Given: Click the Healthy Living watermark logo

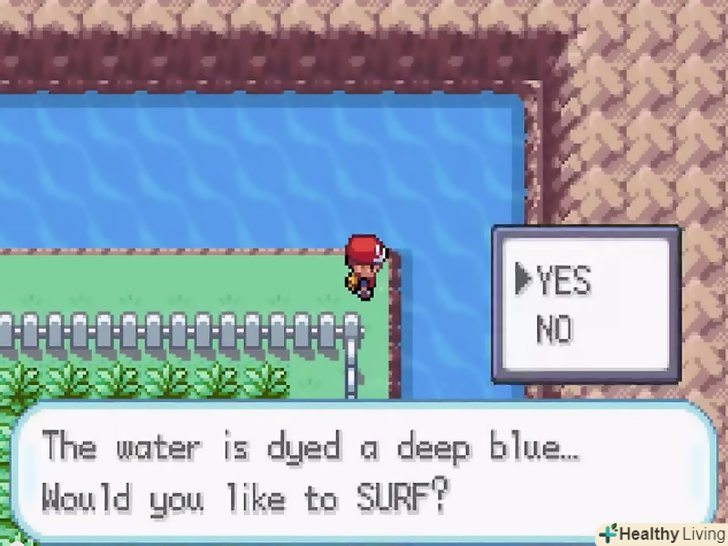Looking at the screenshot, I should [x=661, y=533].
